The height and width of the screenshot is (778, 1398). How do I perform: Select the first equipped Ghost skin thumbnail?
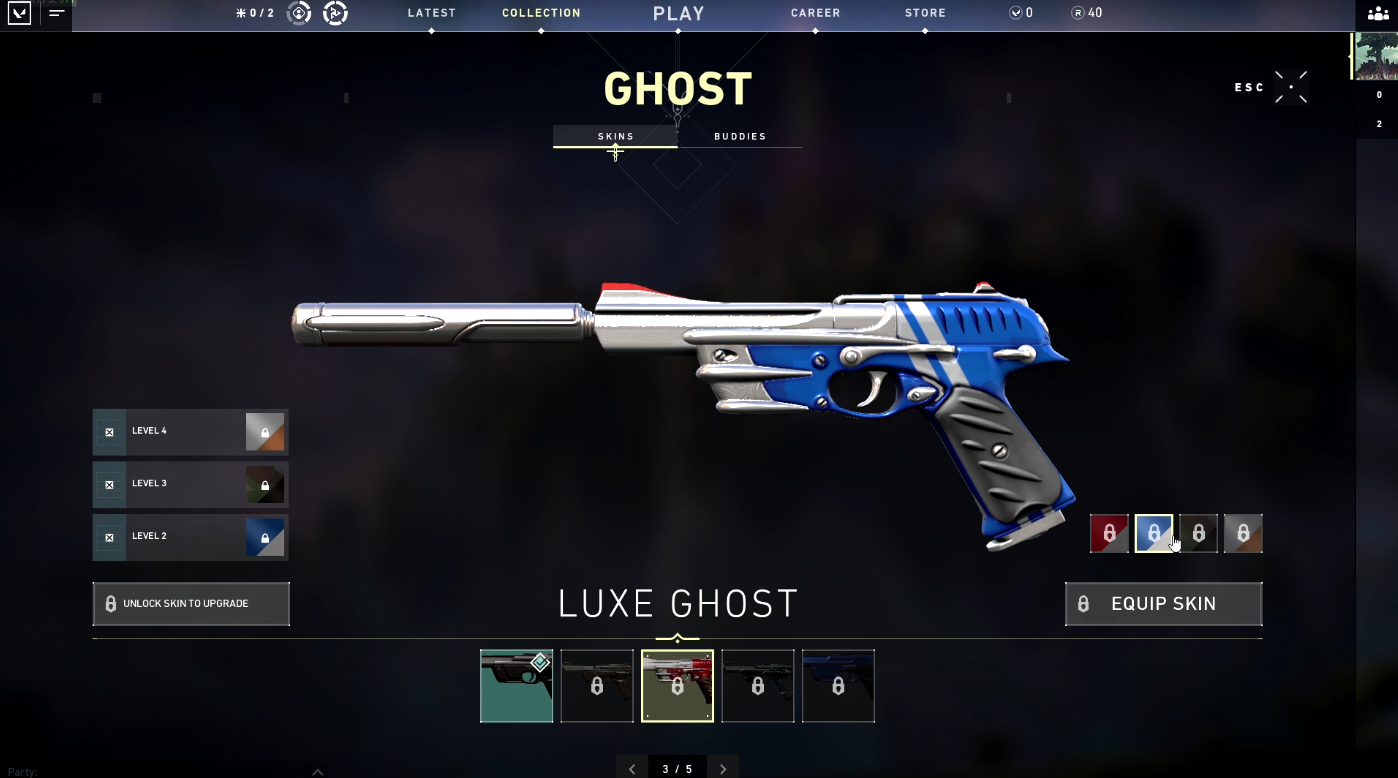(x=516, y=686)
